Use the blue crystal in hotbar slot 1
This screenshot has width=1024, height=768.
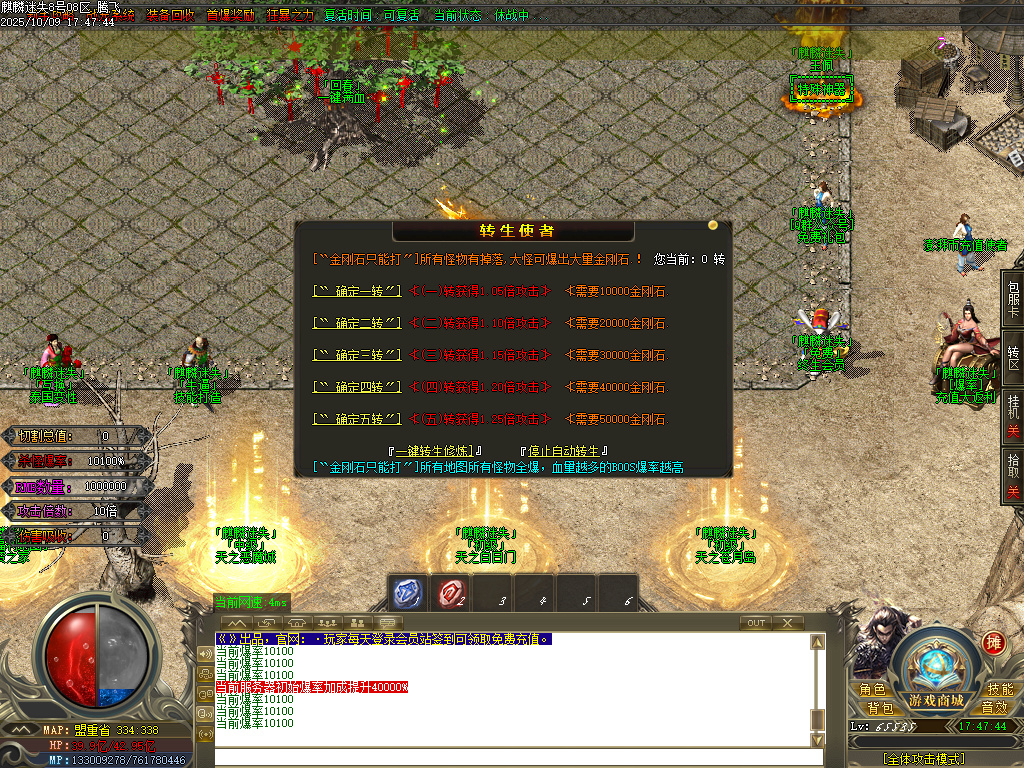click(407, 594)
